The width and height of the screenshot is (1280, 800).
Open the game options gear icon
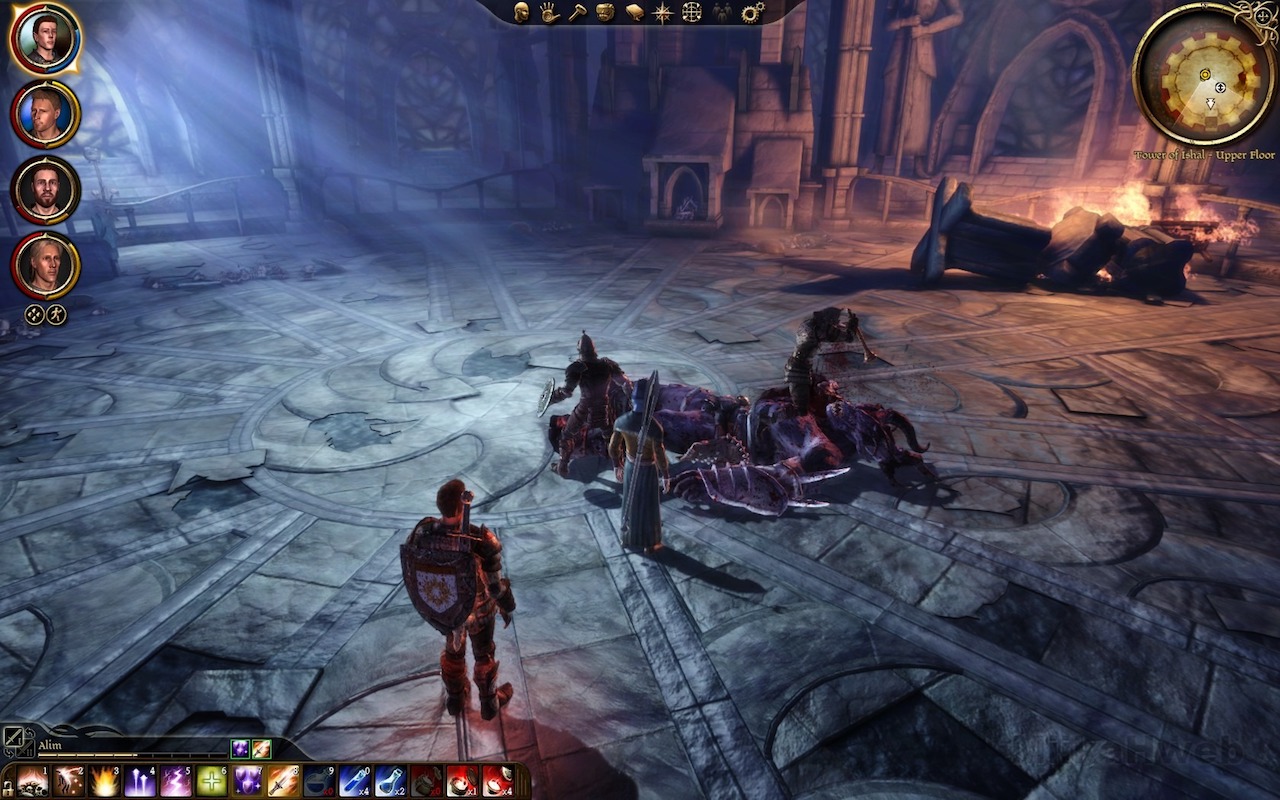click(753, 12)
